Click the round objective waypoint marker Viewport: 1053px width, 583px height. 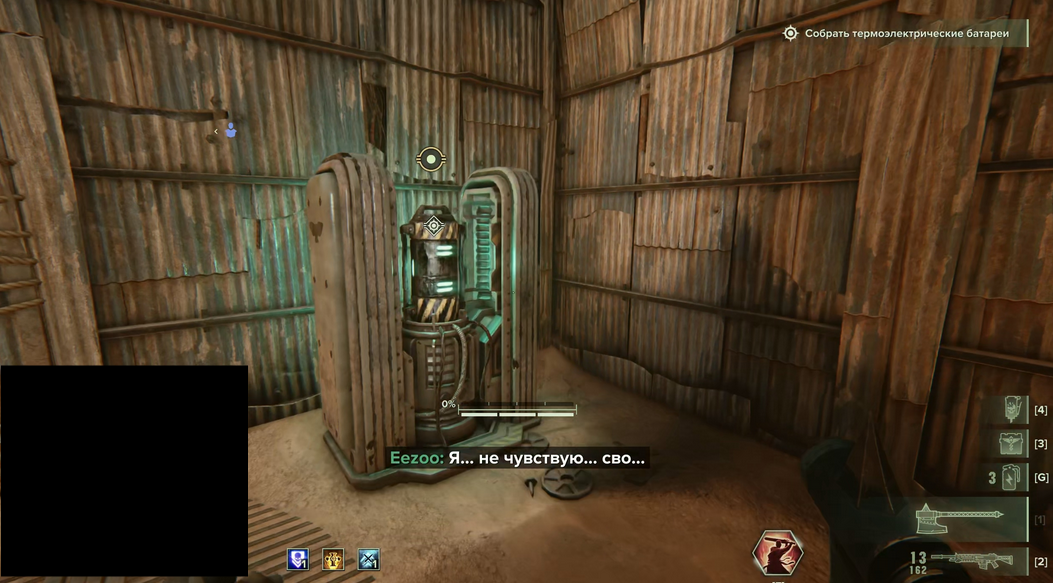[430, 159]
